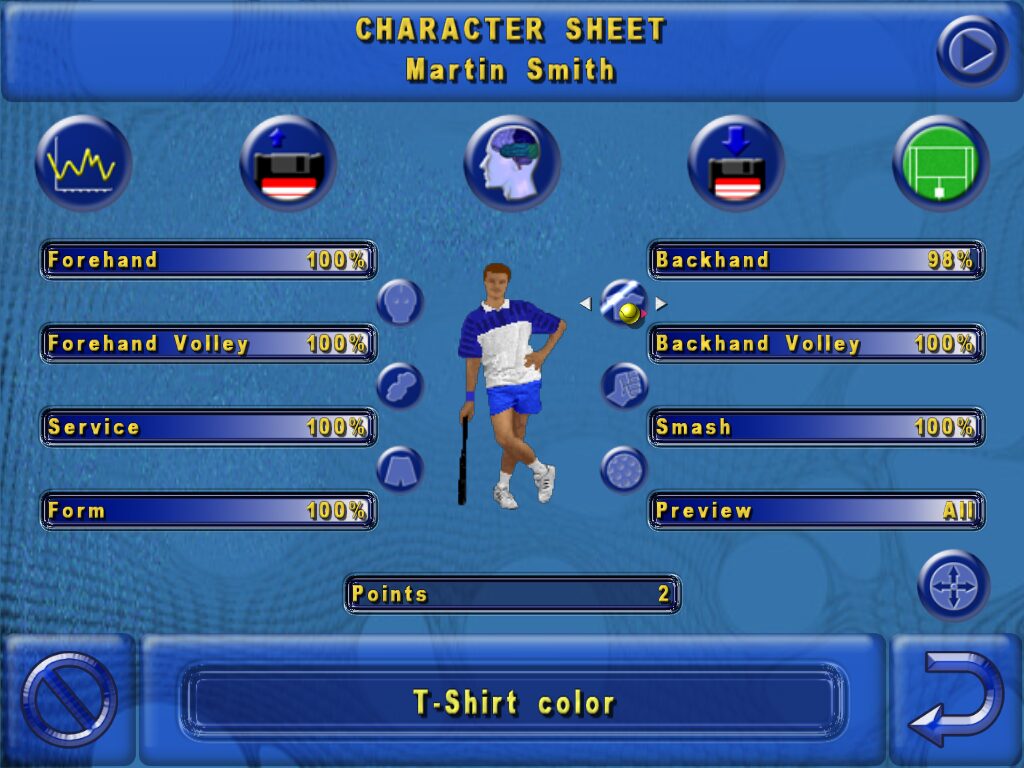Select the Forehand Volley skill bar
This screenshot has width=1024, height=768.
[208, 344]
